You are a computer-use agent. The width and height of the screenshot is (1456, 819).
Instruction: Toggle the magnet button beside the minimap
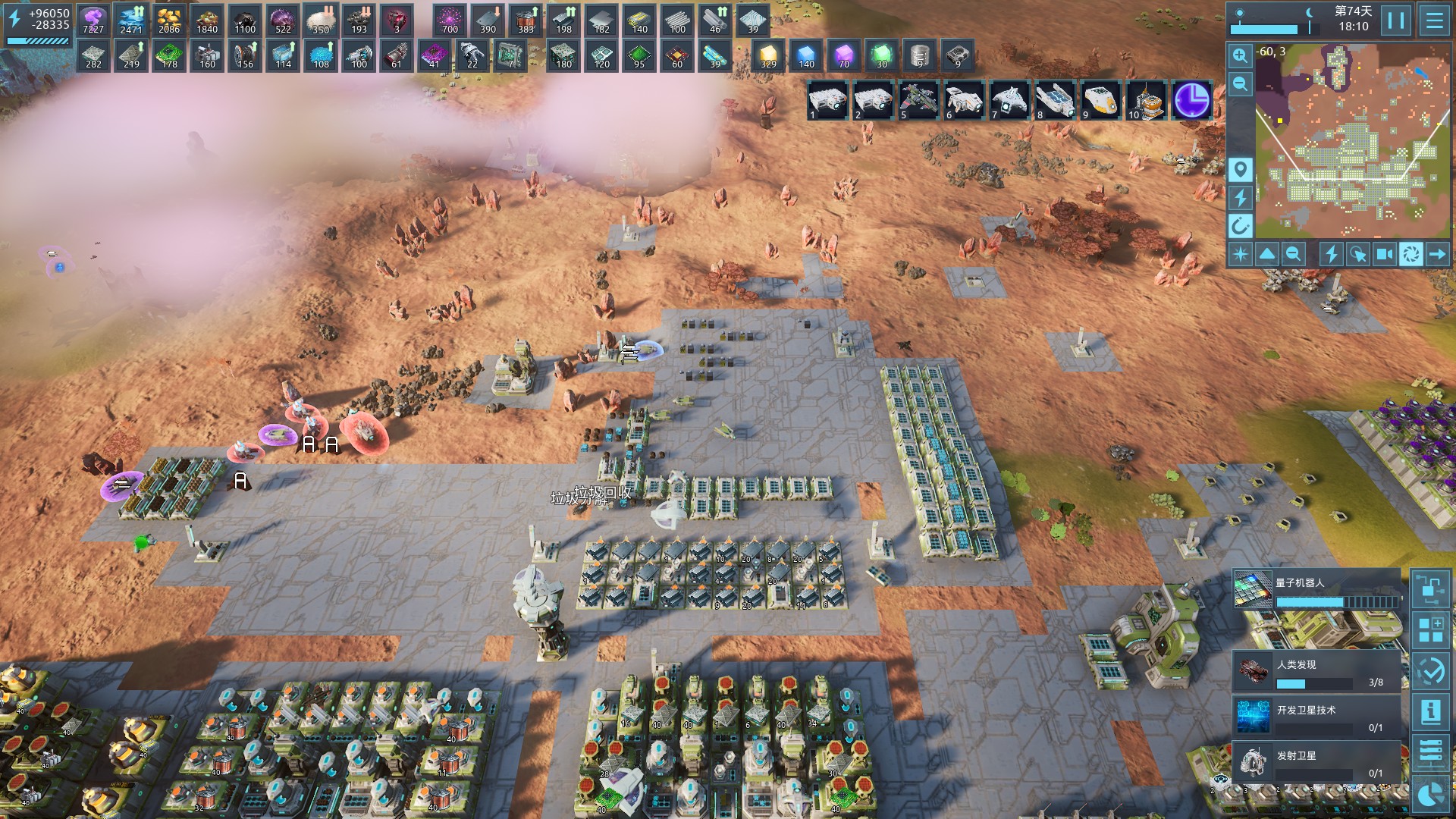click(x=1240, y=225)
